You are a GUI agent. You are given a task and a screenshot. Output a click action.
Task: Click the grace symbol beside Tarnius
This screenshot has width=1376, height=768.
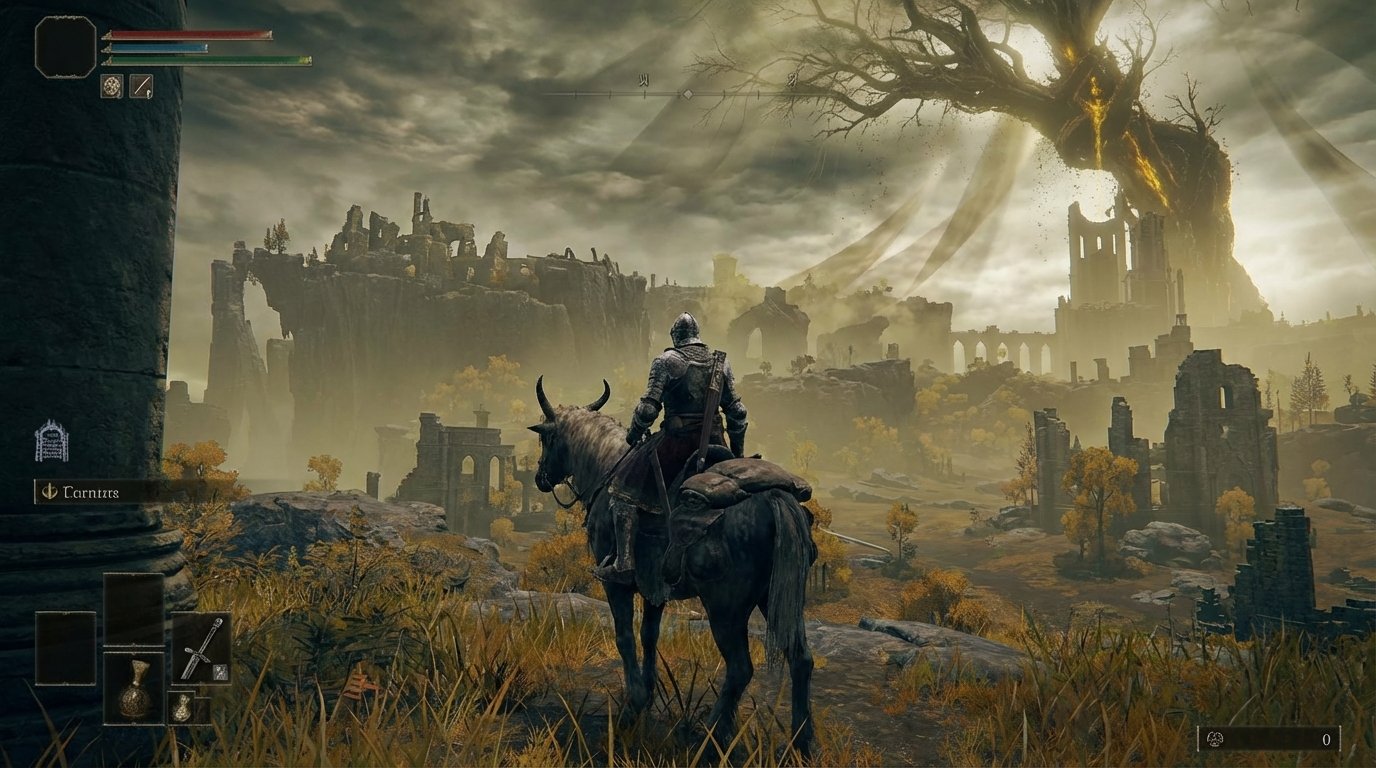(48, 492)
